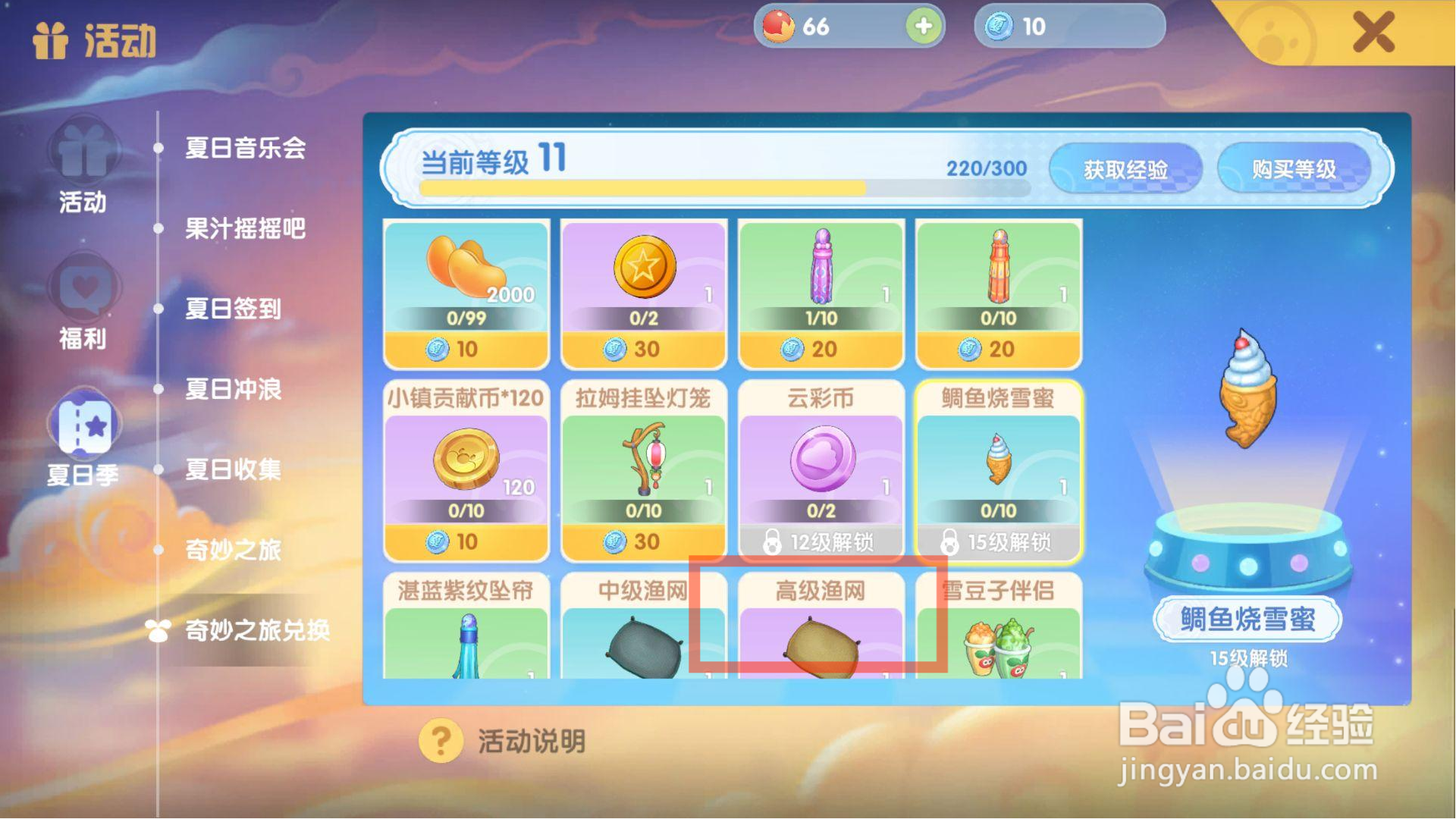Open 夏日冲浪 from the left list
1456x819 pixels.
coord(233,389)
